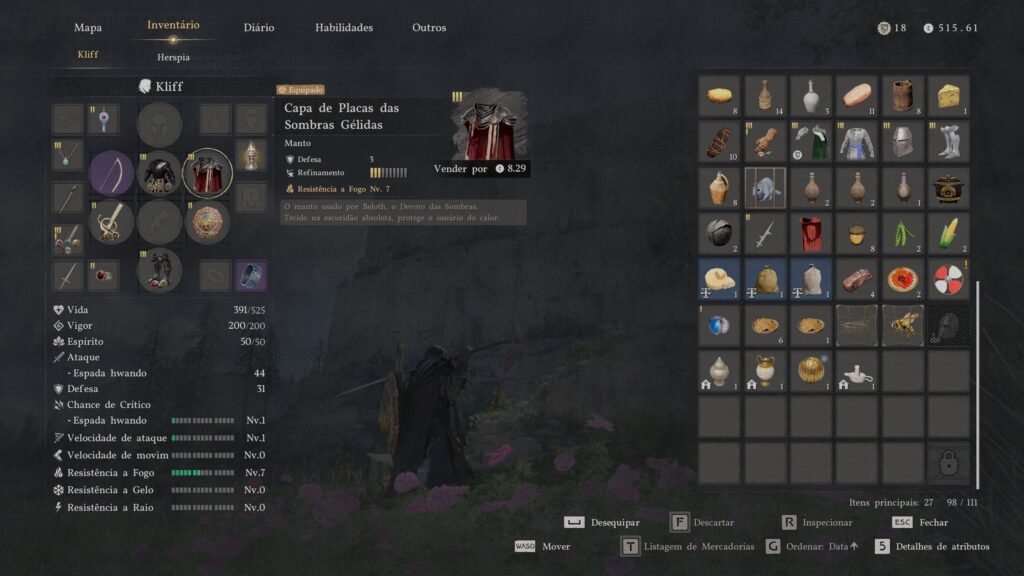Click the locked inventory slot padlock

pyautogui.click(x=948, y=462)
